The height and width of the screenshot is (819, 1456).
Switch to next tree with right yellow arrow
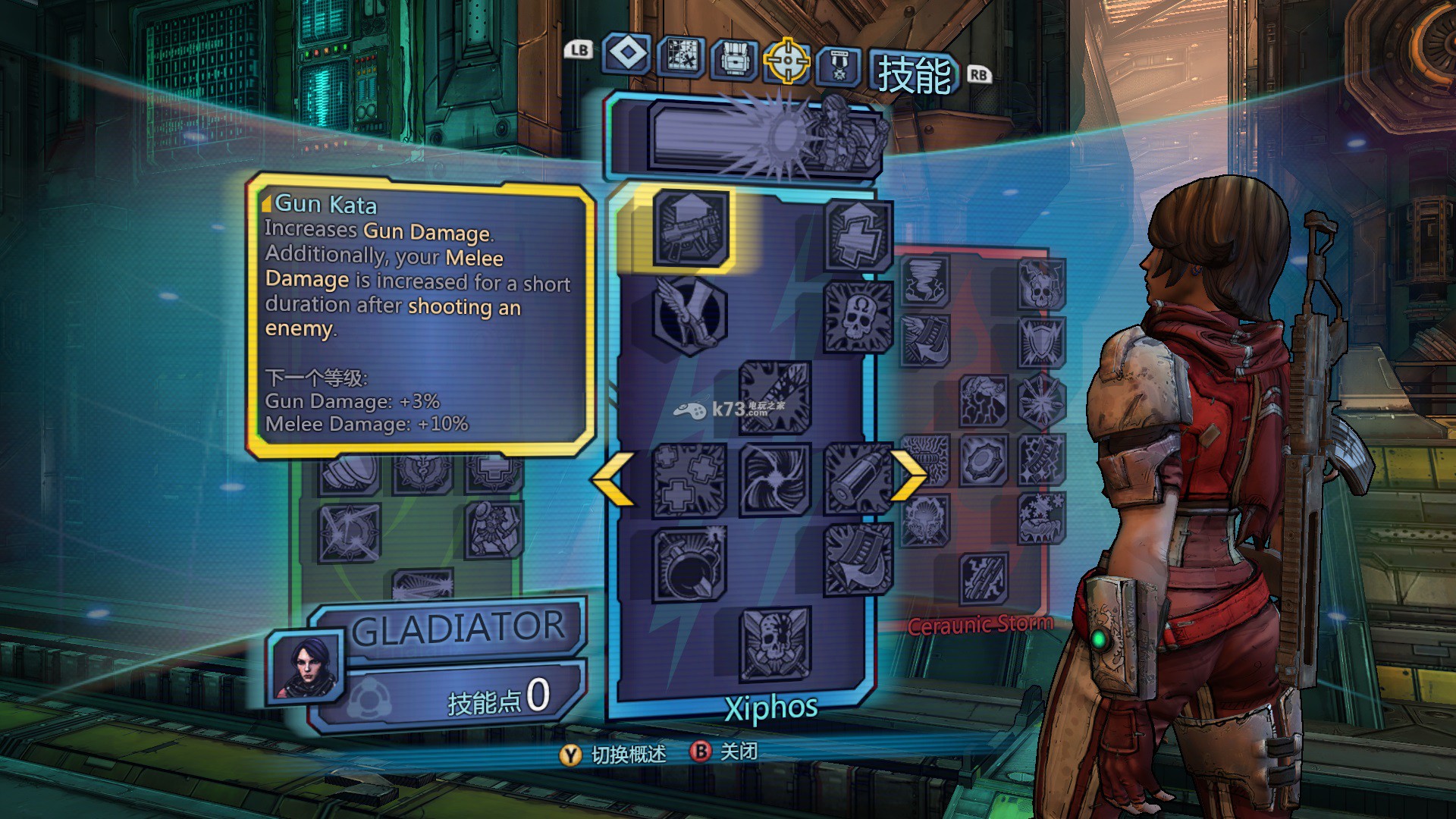907,475
